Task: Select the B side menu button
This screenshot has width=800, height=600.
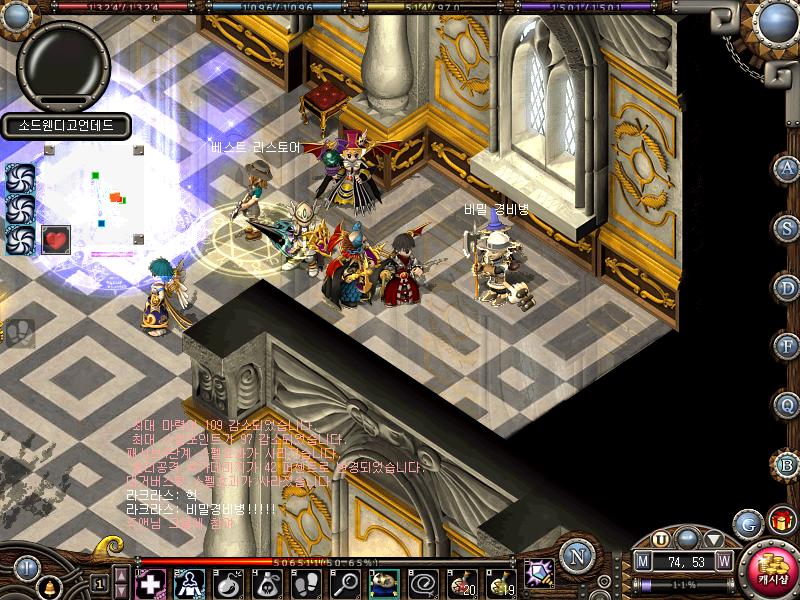Action: 787,464
